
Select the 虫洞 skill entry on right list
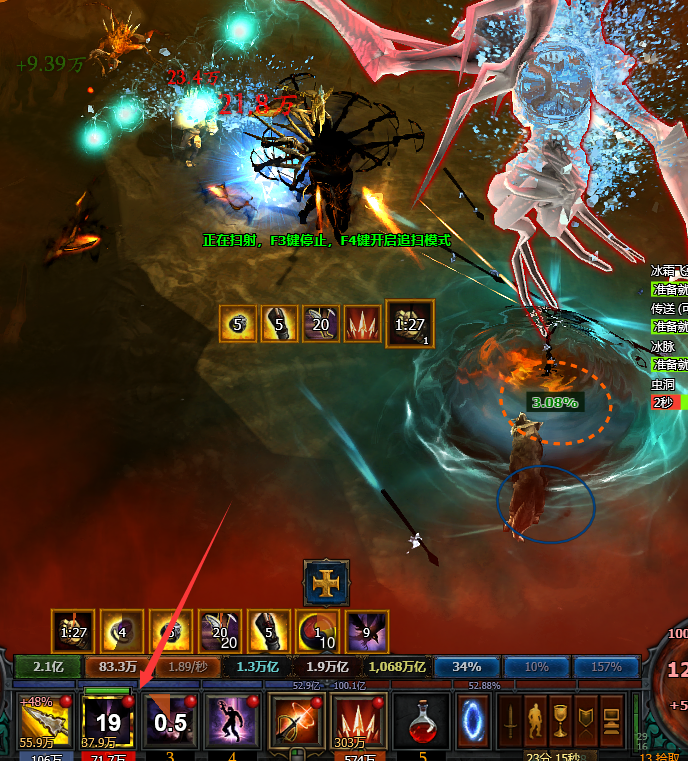tap(663, 381)
